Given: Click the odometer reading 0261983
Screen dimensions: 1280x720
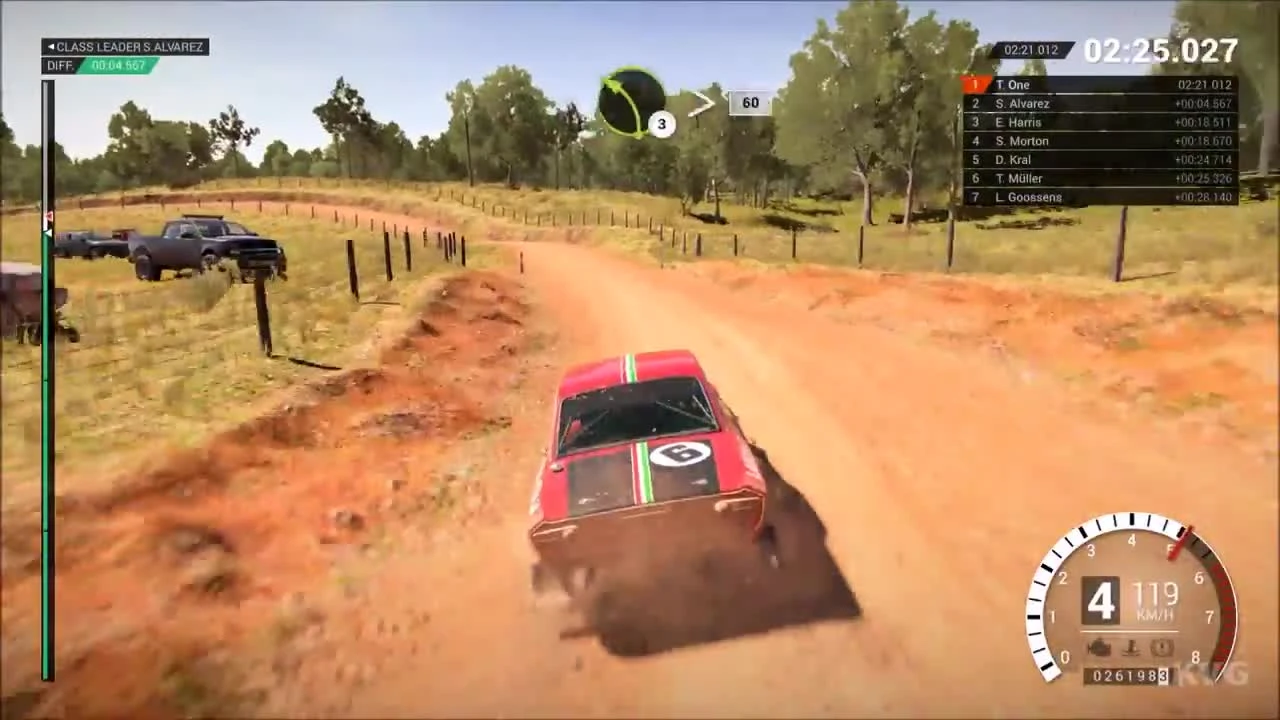Looking at the screenshot, I should 1129,676.
